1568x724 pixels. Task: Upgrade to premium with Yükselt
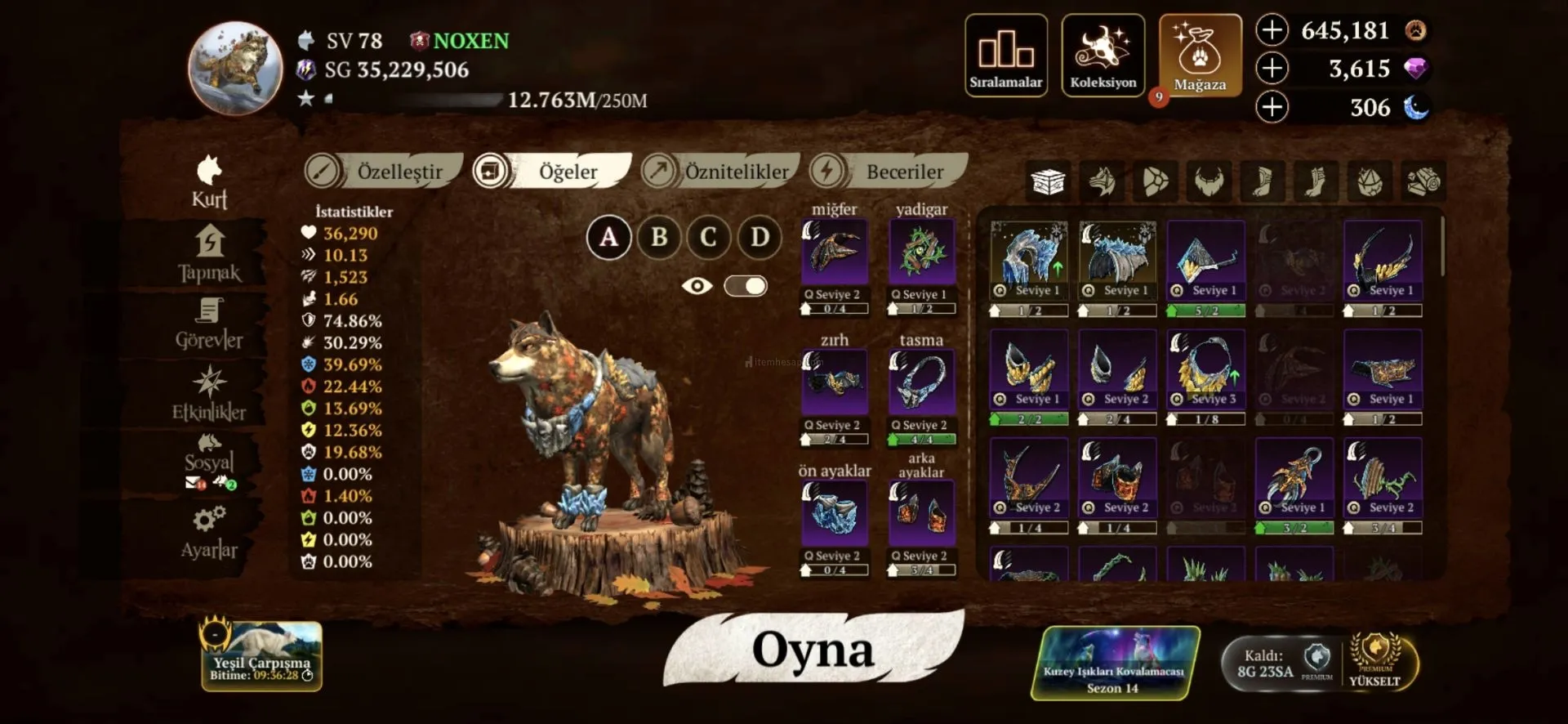[1375, 663]
